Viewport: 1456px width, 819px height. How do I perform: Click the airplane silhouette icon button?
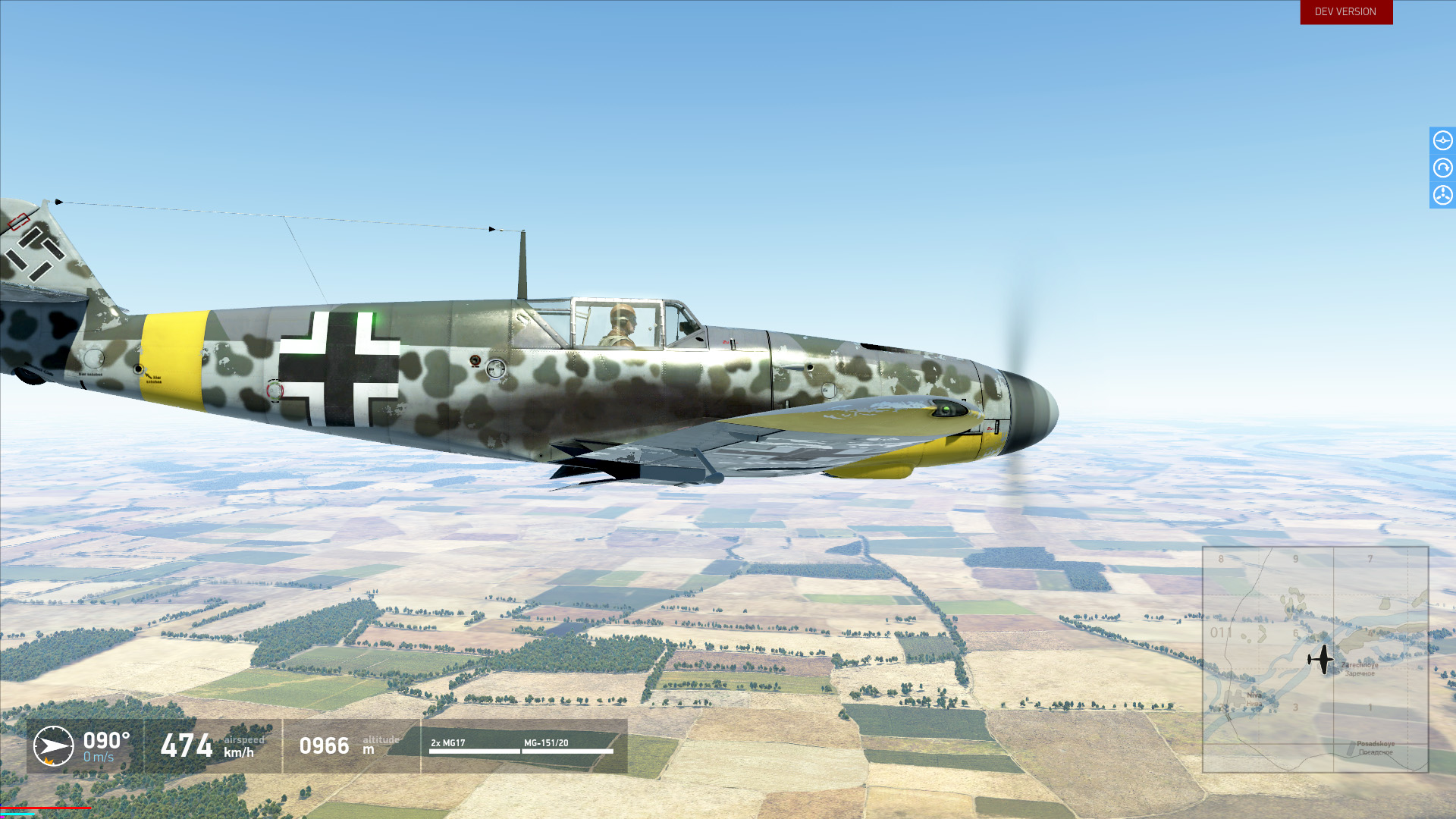(x=1442, y=140)
